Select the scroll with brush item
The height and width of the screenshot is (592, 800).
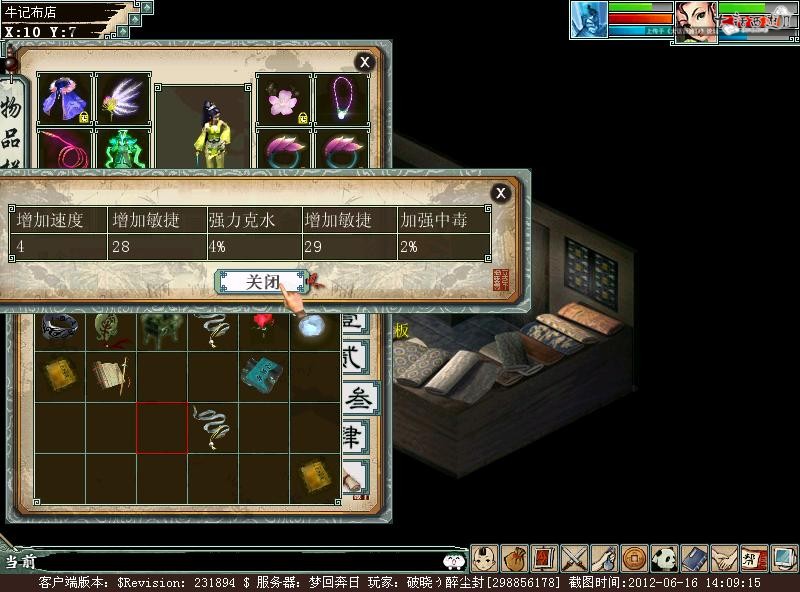point(109,374)
